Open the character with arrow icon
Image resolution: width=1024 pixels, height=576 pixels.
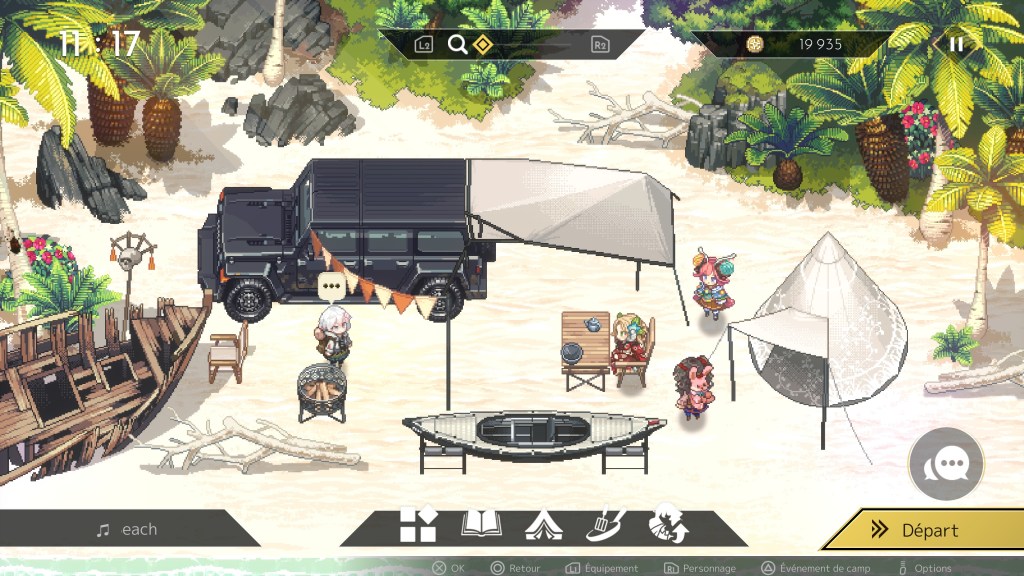tap(667, 525)
